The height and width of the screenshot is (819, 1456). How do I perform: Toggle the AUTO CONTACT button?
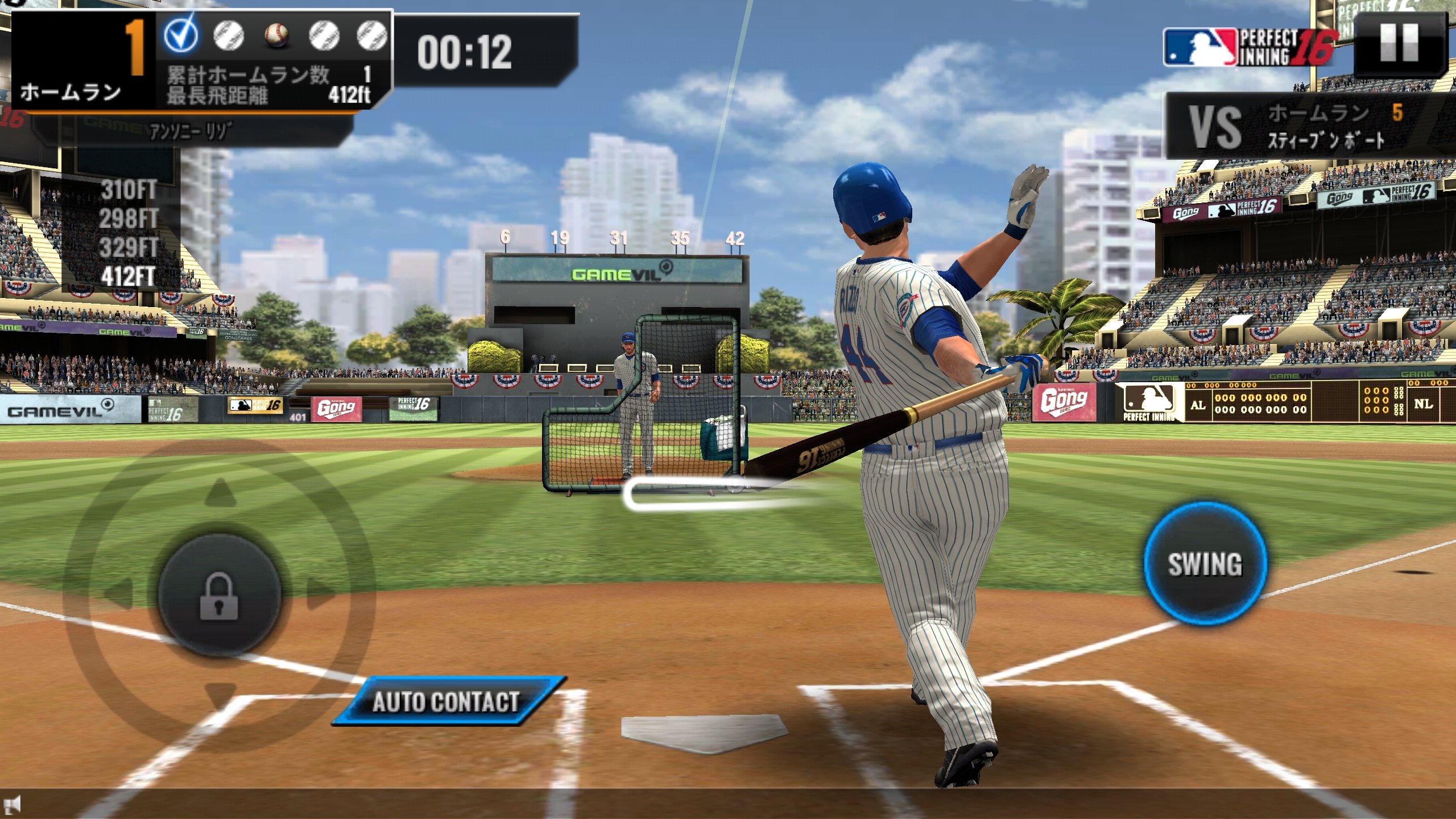pyautogui.click(x=447, y=701)
